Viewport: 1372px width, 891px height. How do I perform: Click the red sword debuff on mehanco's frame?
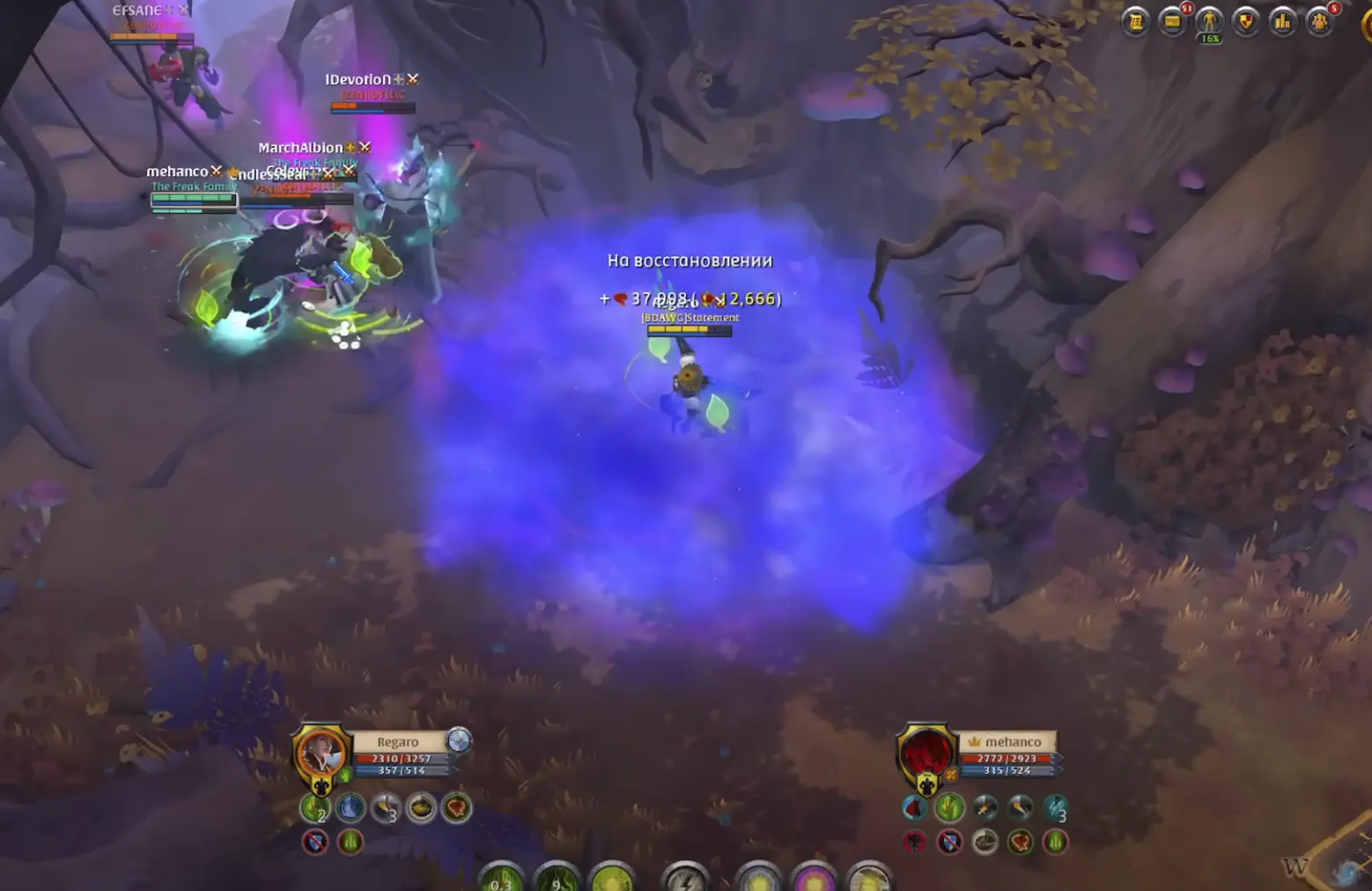coord(914,841)
